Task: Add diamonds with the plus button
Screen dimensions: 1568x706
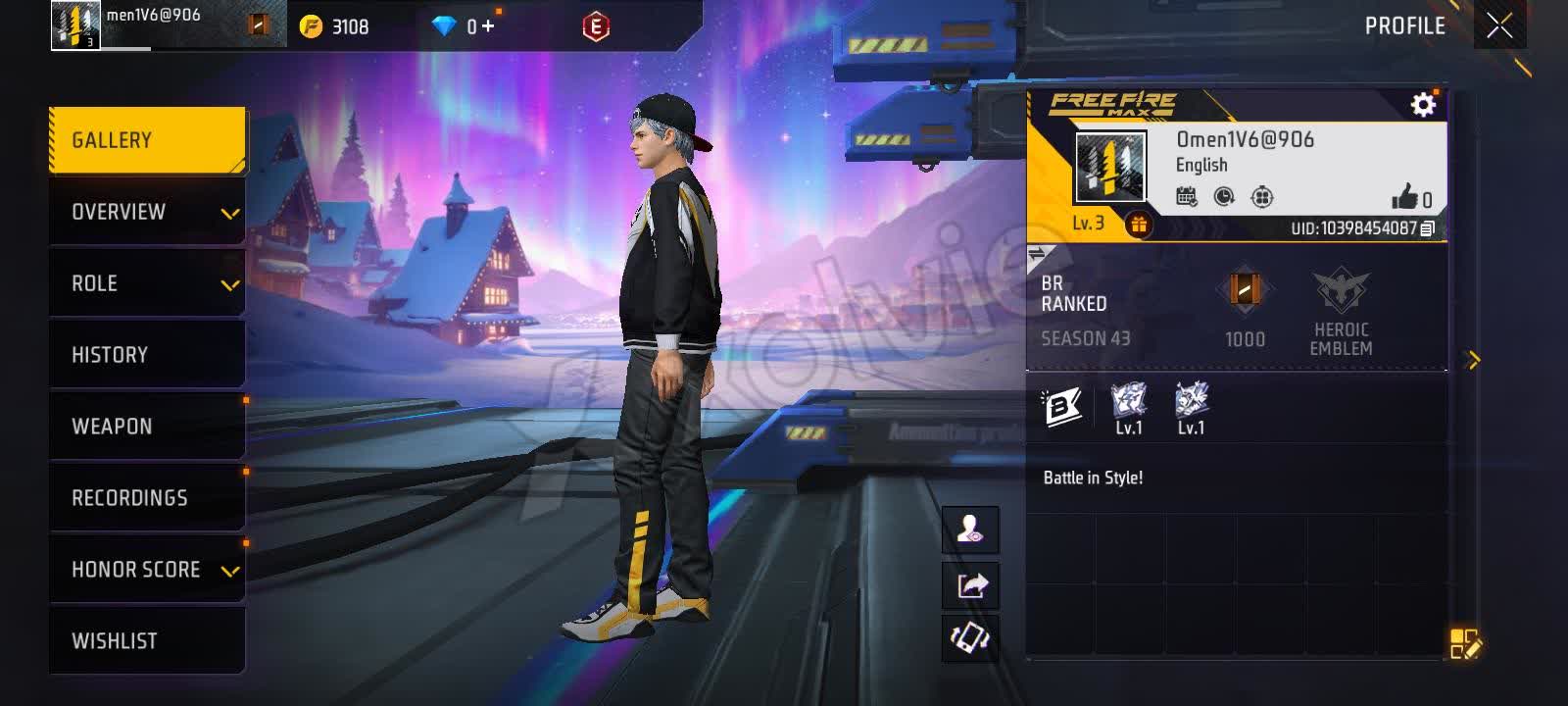Action: tap(488, 26)
